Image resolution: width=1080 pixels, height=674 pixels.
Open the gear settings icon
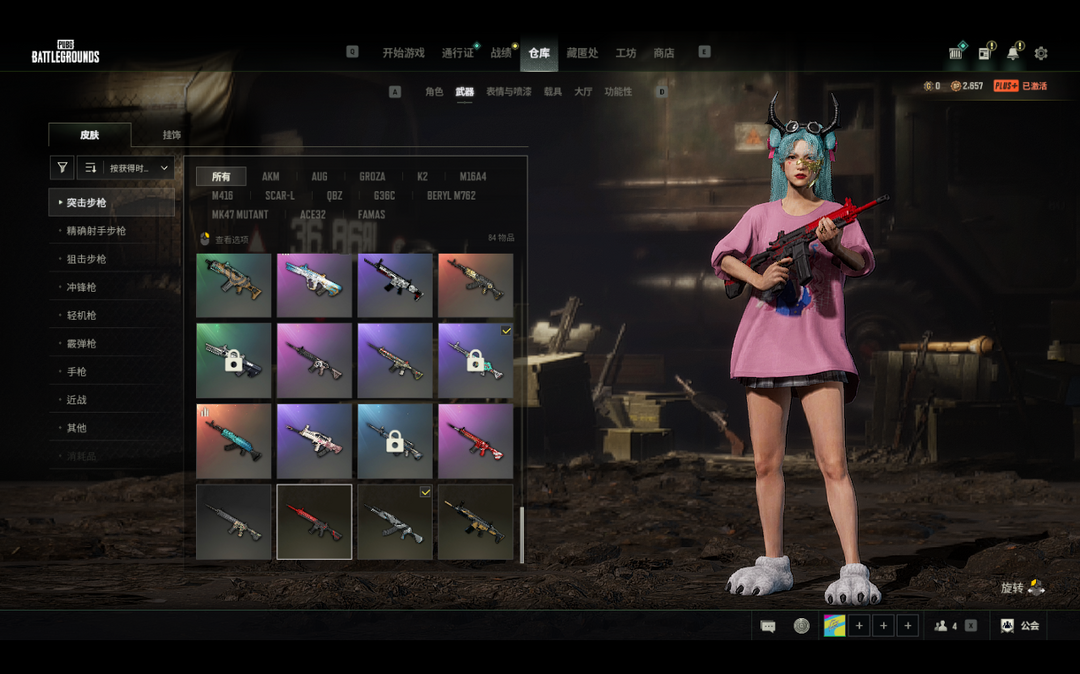pos(1041,53)
